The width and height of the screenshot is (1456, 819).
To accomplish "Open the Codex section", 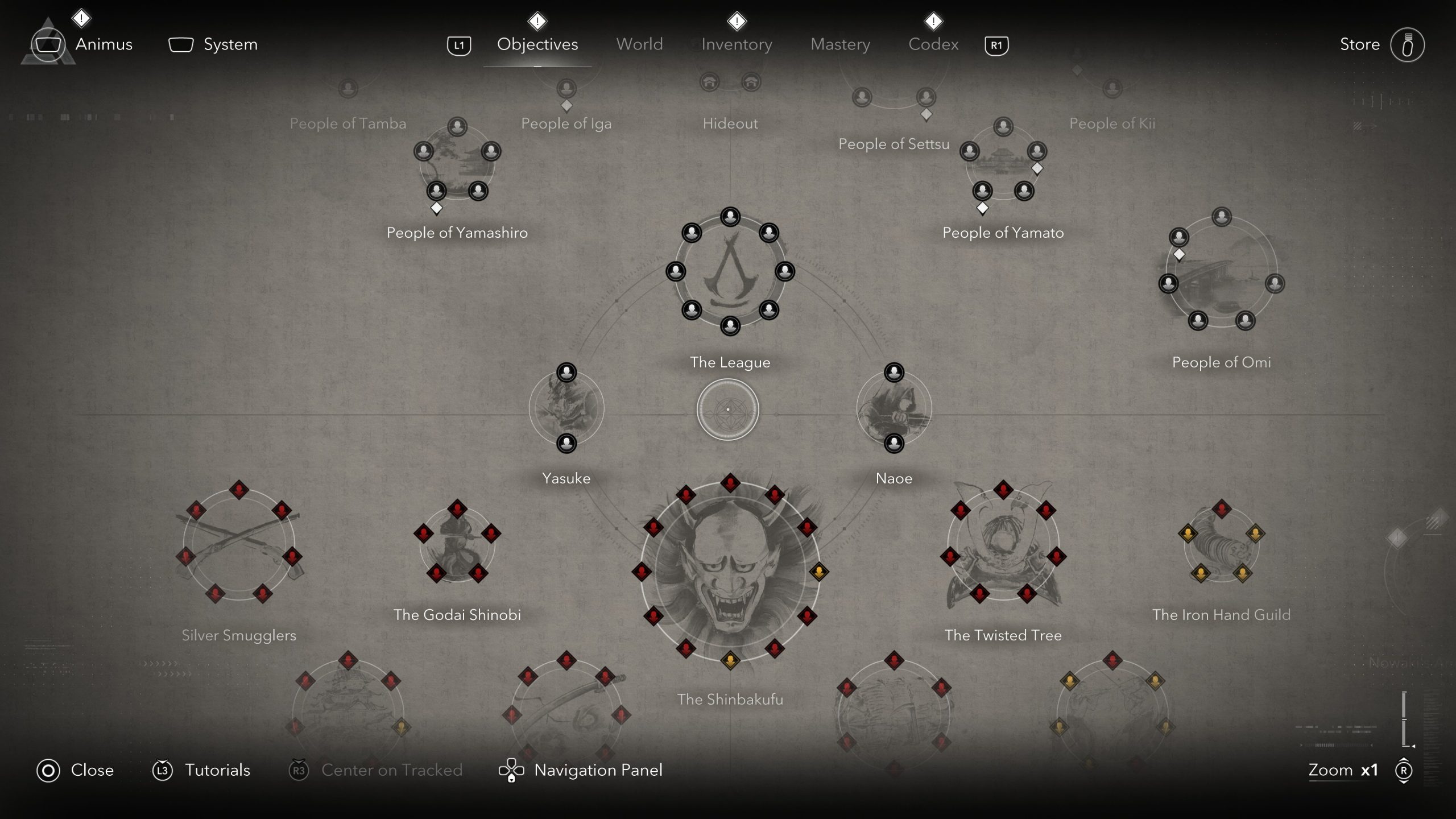I will click(x=932, y=44).
